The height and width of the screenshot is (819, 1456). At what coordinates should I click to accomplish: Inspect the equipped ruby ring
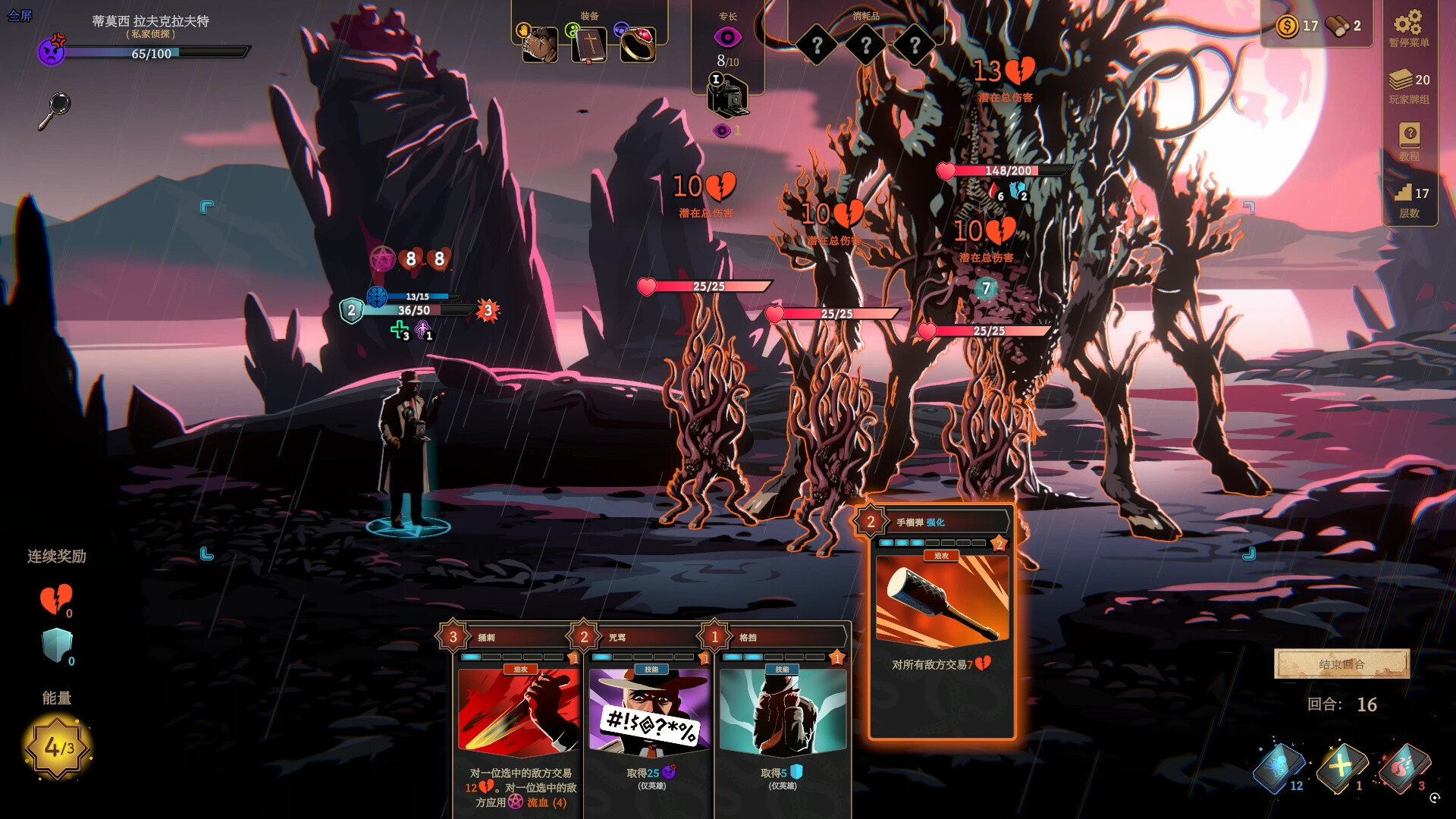point(638,45)
